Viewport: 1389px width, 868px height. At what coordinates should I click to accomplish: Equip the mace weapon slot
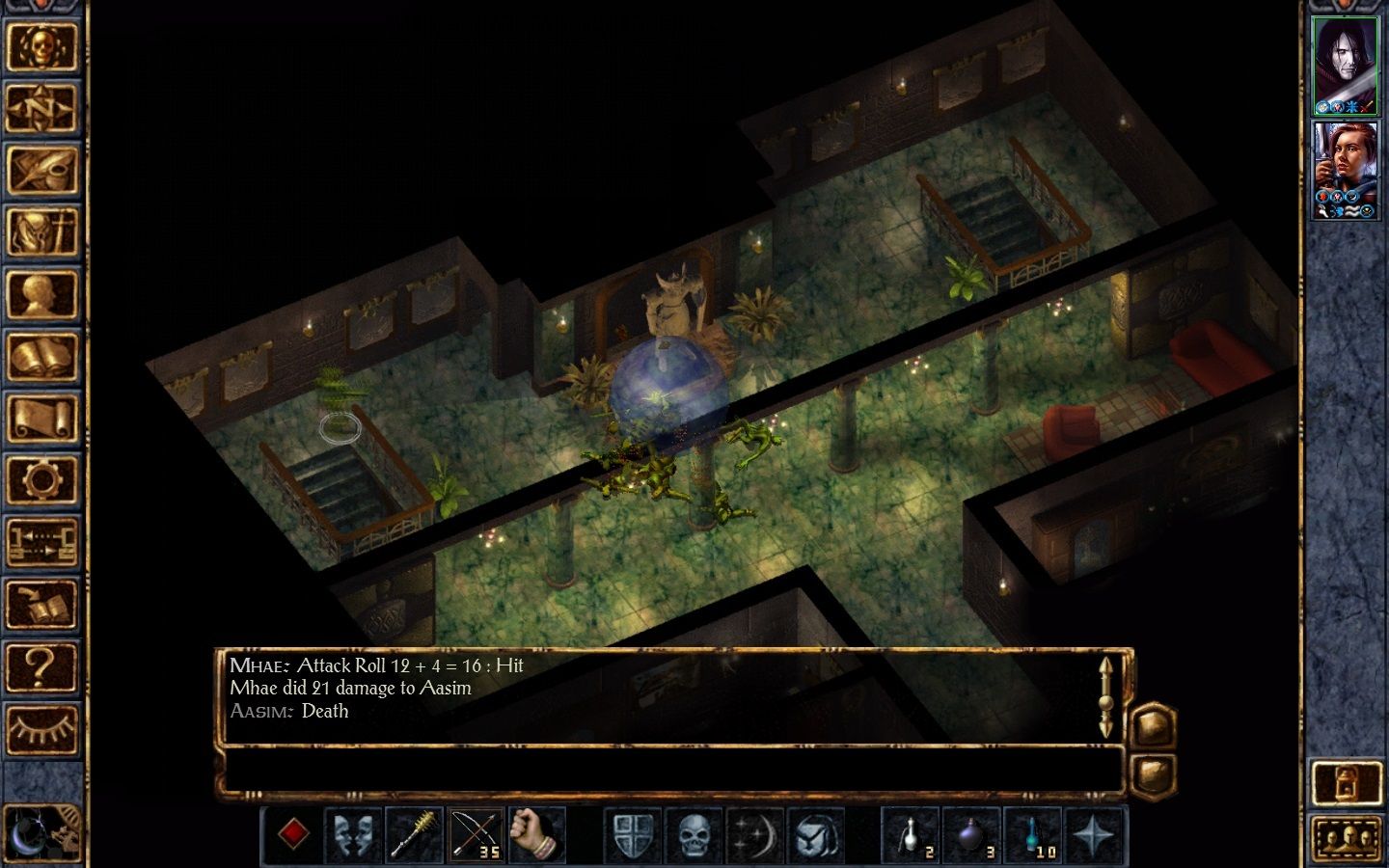414,834
